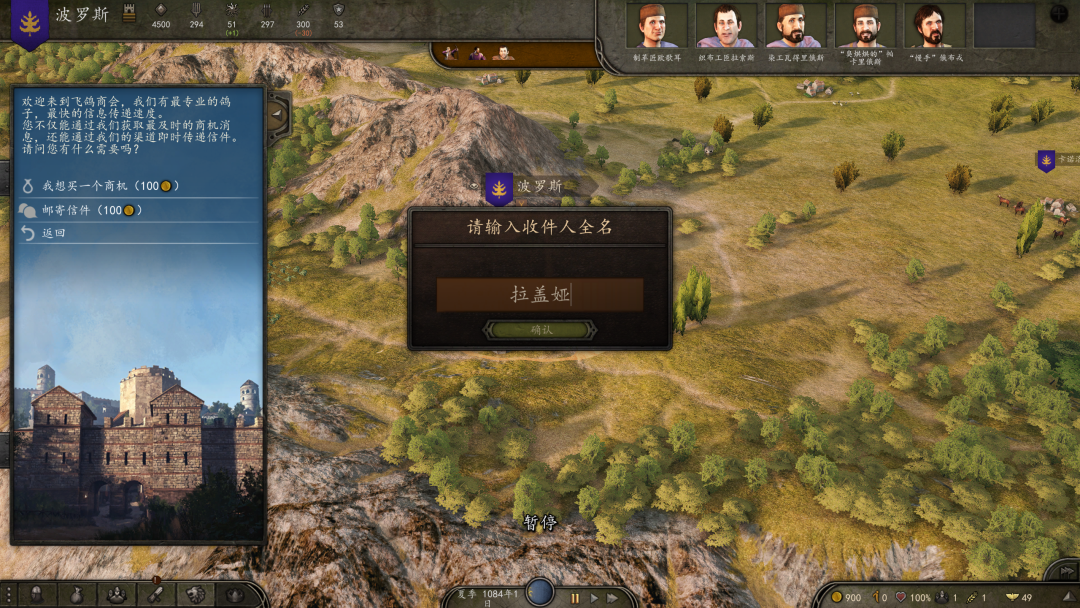
Task: Open the inventory pouch icon
Action: point(76,595)
